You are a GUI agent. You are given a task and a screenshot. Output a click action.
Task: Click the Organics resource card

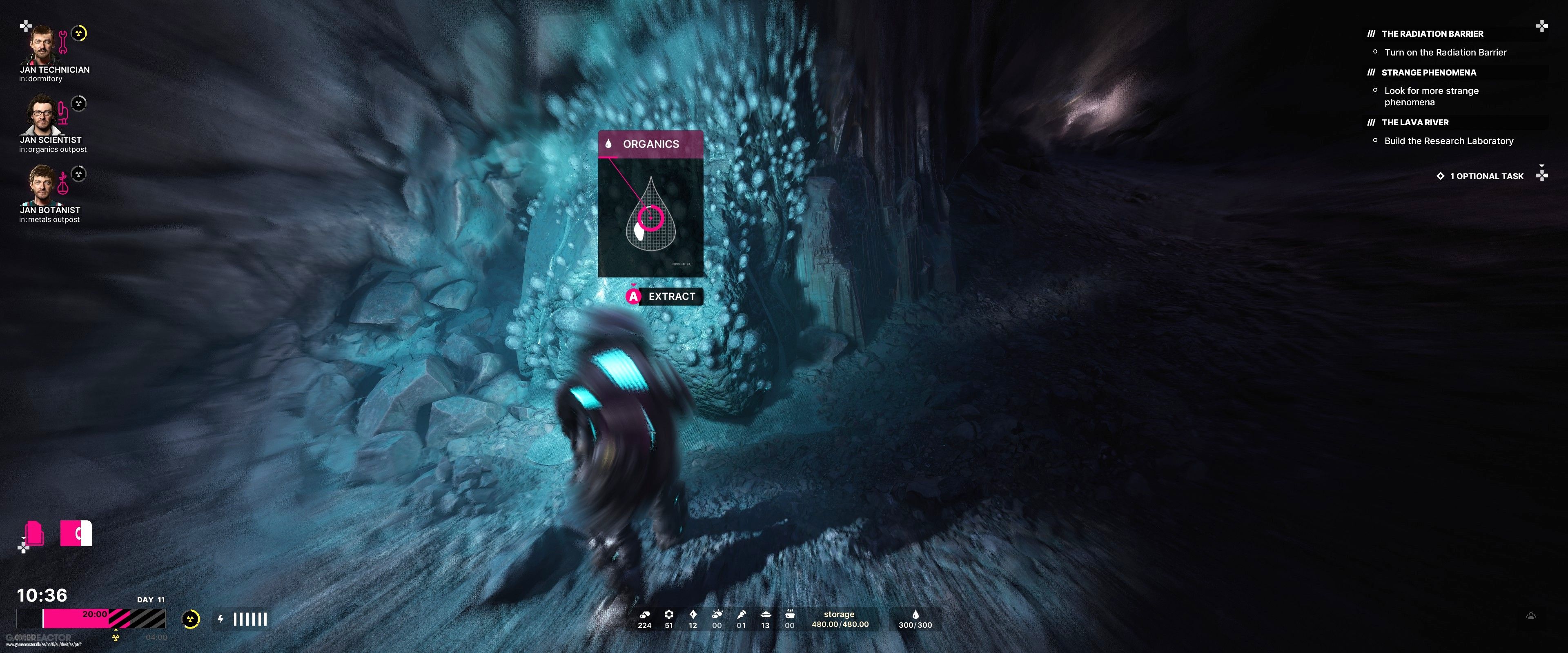point(650,204)
